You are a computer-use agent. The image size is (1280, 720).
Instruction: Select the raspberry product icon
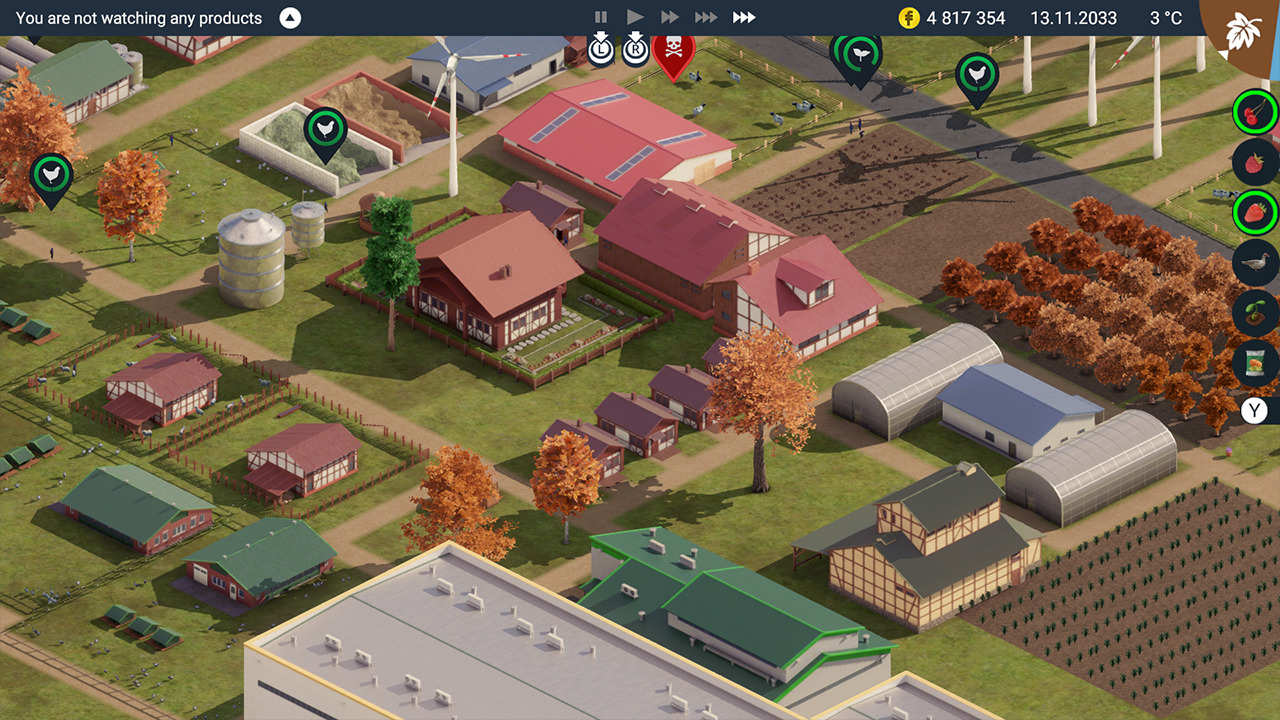tap(1253, 162)
